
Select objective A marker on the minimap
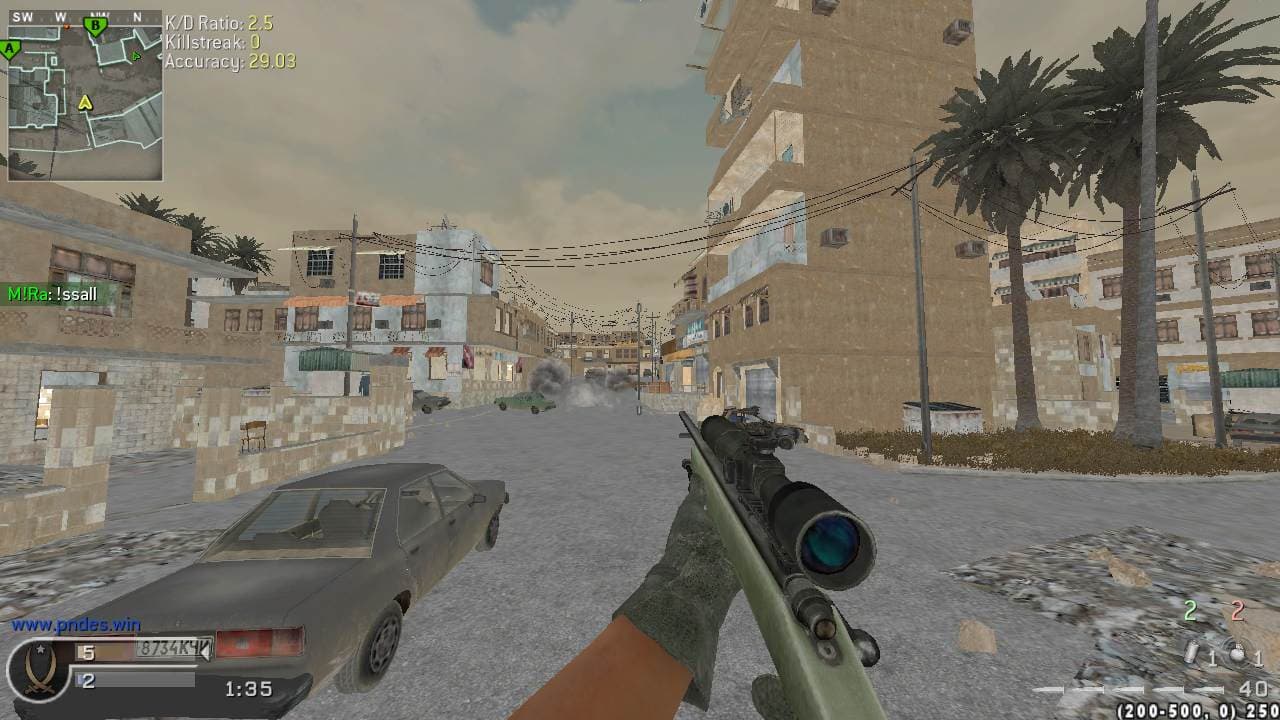pos(10,48)
